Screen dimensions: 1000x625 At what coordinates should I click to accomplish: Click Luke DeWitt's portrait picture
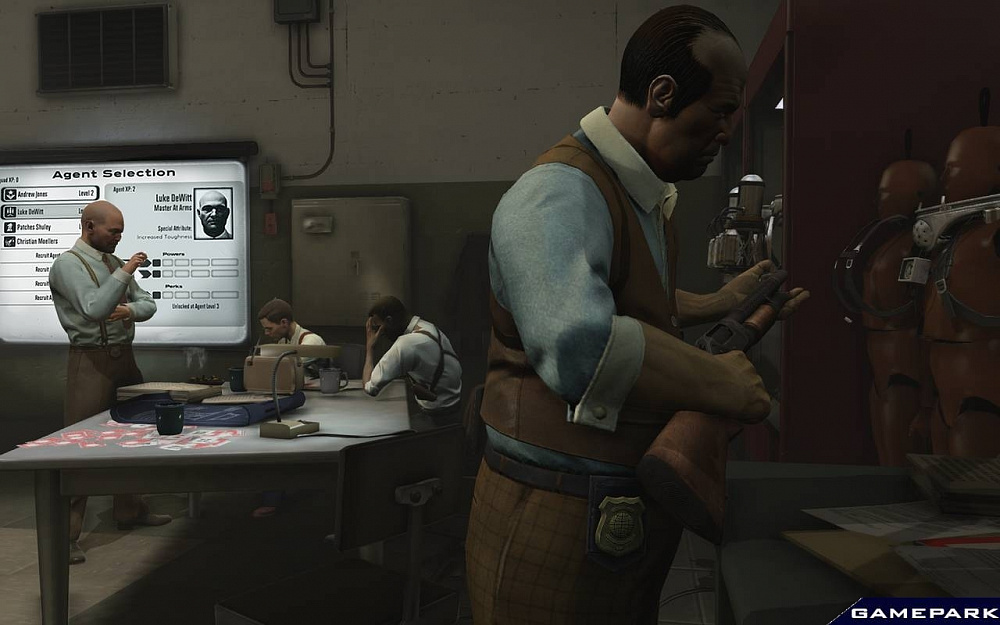(212, 212)
